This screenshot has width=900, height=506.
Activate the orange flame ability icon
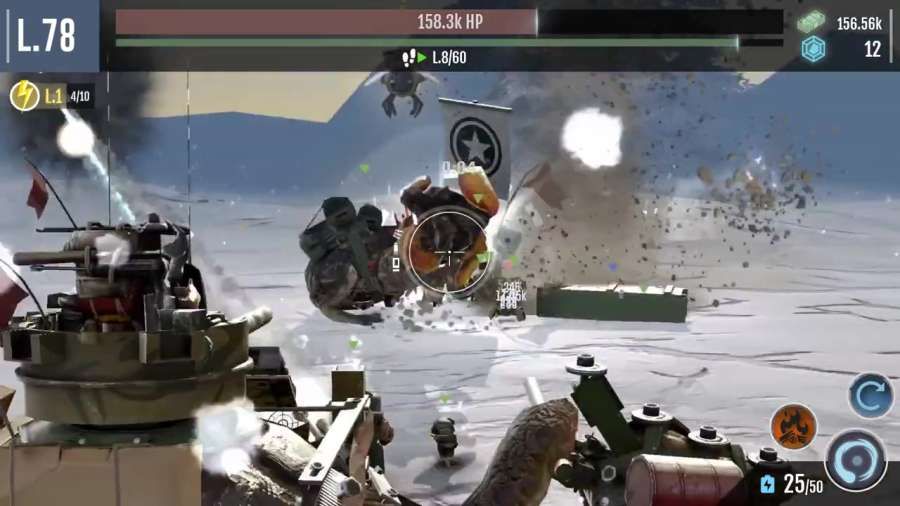pos(793,427)
